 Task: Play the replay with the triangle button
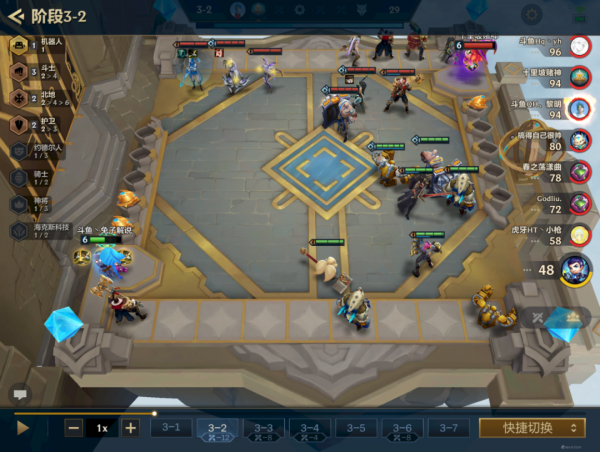pyautogui.click(x=23, y=427)
